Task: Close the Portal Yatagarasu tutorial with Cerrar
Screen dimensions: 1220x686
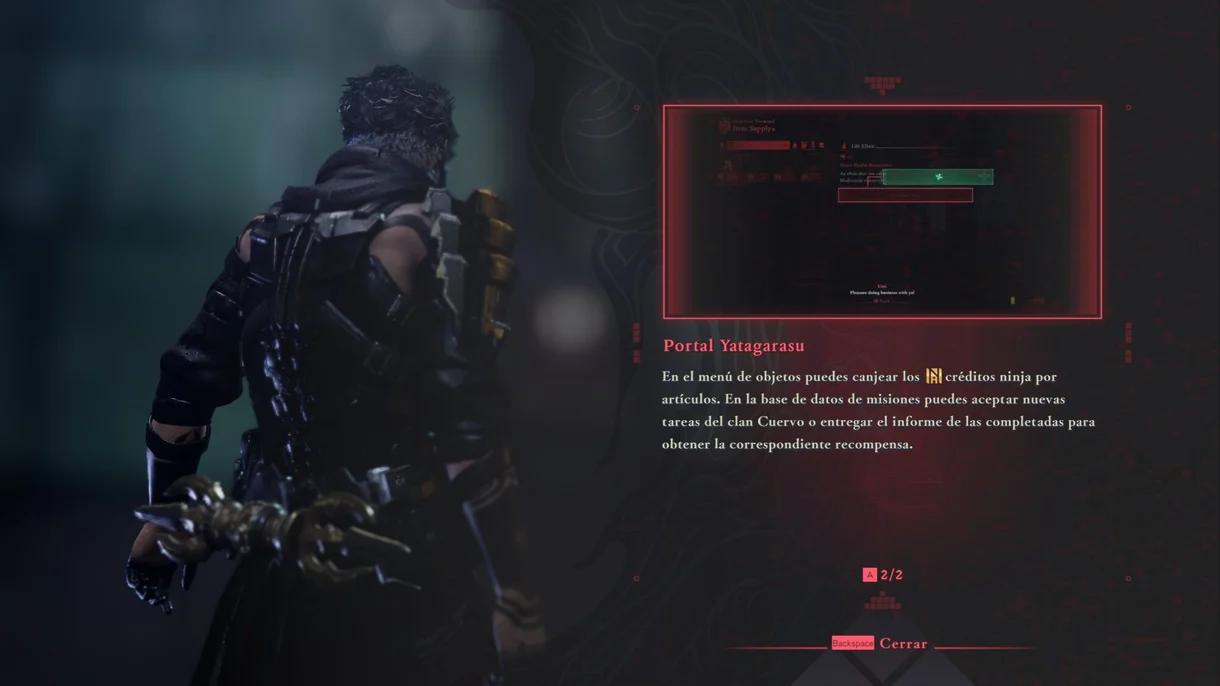Action: pyautogui.click(x=881, y=644)
